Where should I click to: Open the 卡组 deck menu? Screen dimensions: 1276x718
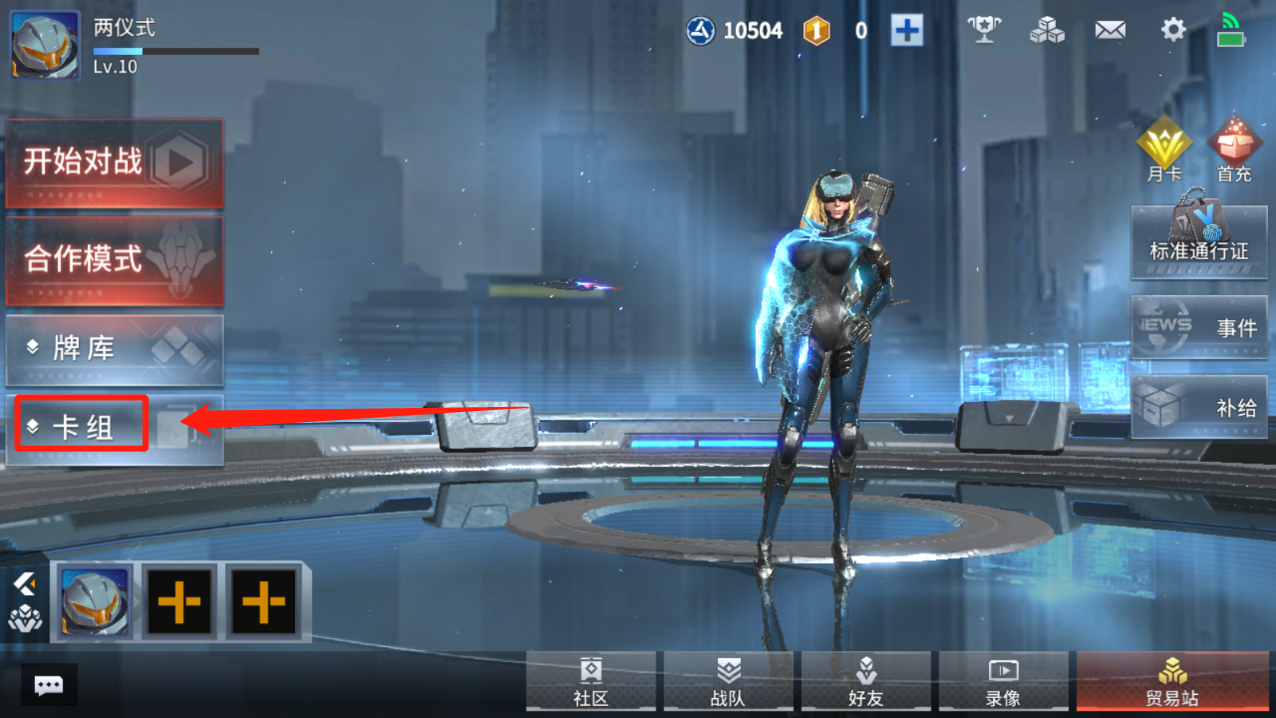click(x=83, y=427)
